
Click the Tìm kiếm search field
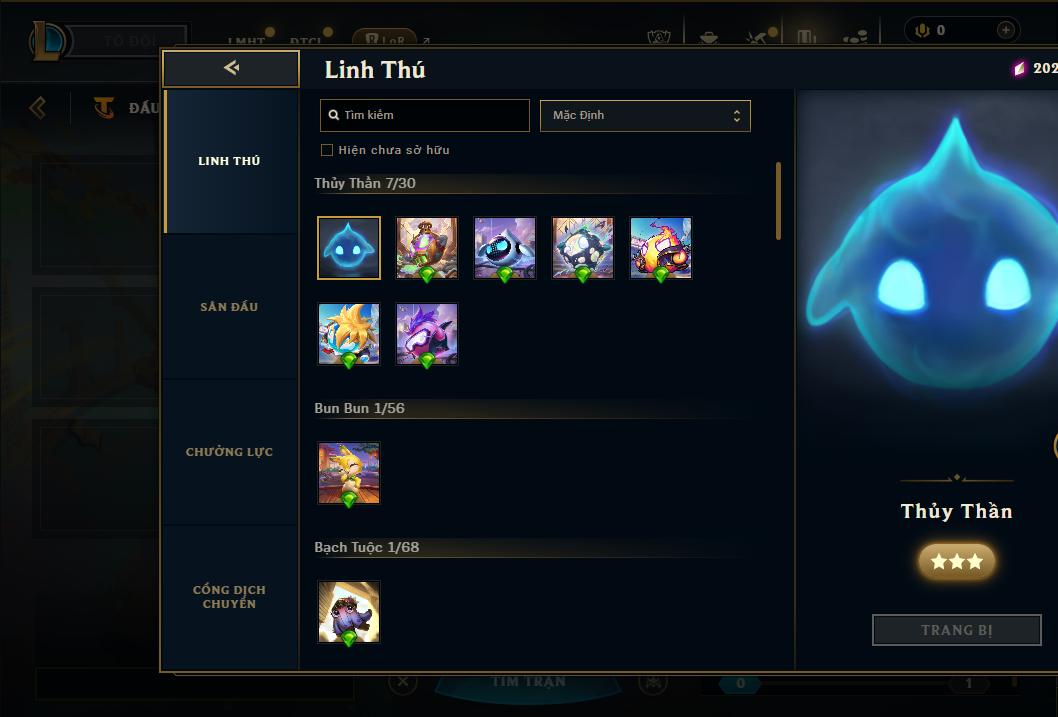click(x=425, y=115)
